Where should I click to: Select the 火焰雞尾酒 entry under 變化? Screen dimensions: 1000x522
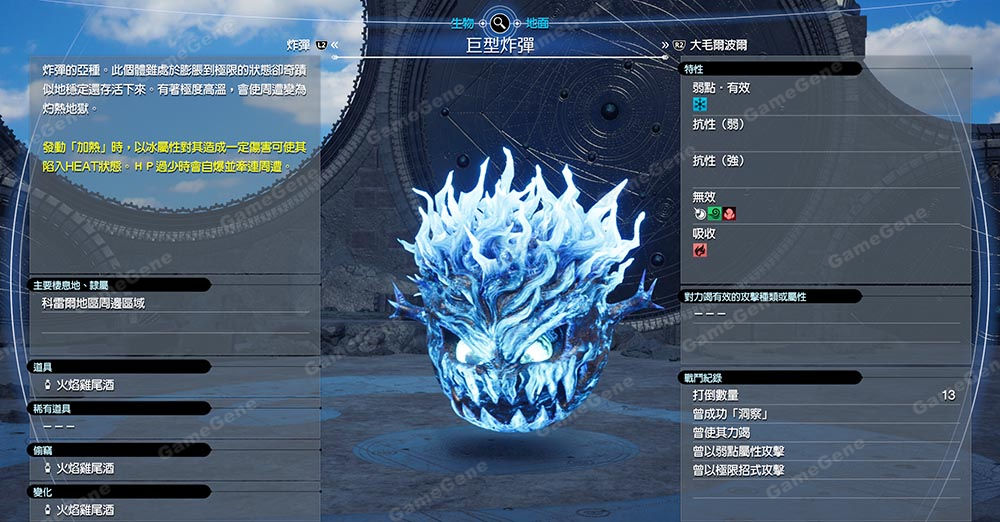[84, 510]
